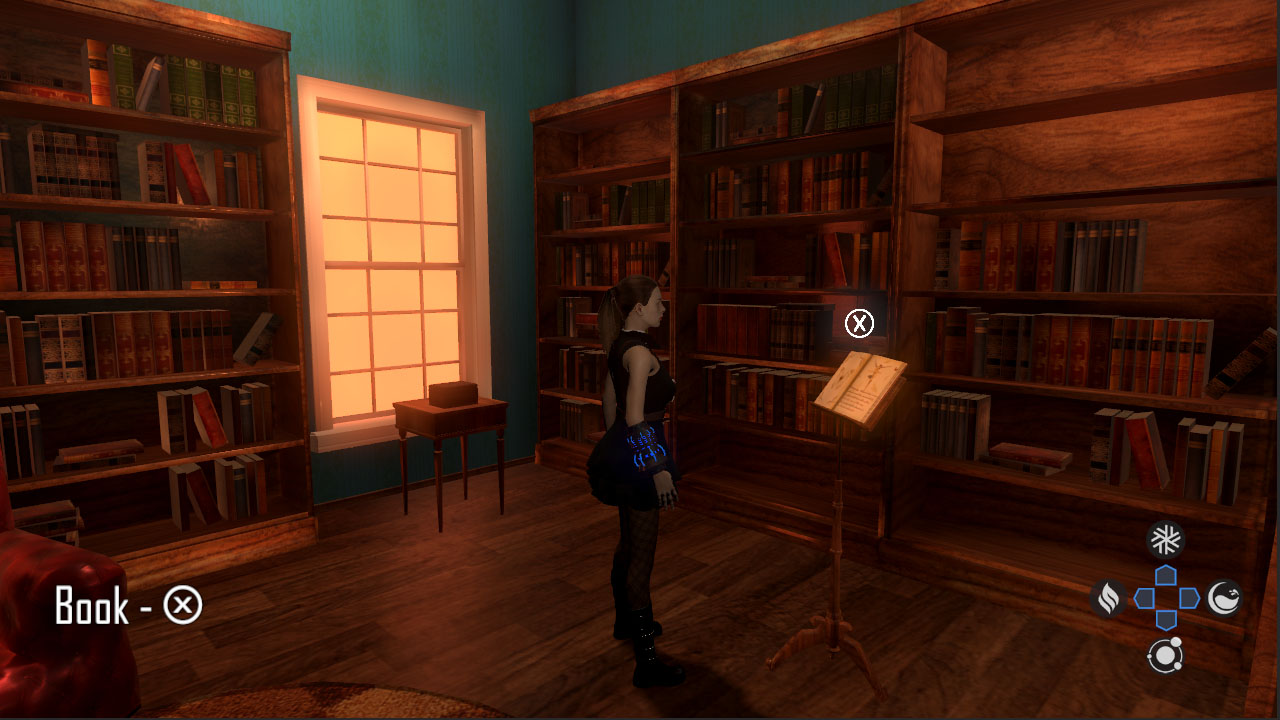
Task: Select the snowflake ice spell icon
Action: [x=1166, y=537]
